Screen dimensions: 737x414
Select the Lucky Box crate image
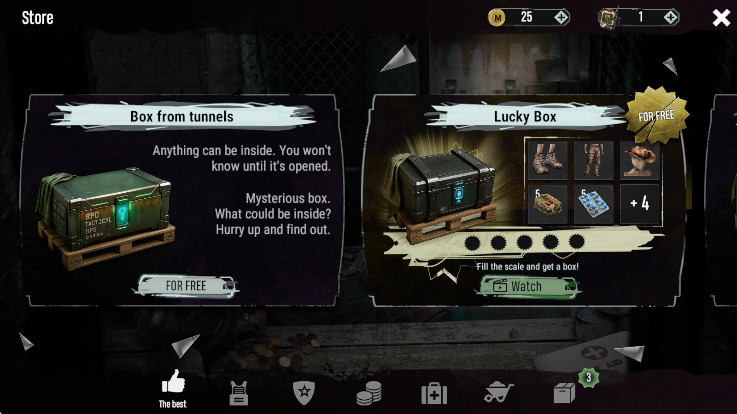445,188
